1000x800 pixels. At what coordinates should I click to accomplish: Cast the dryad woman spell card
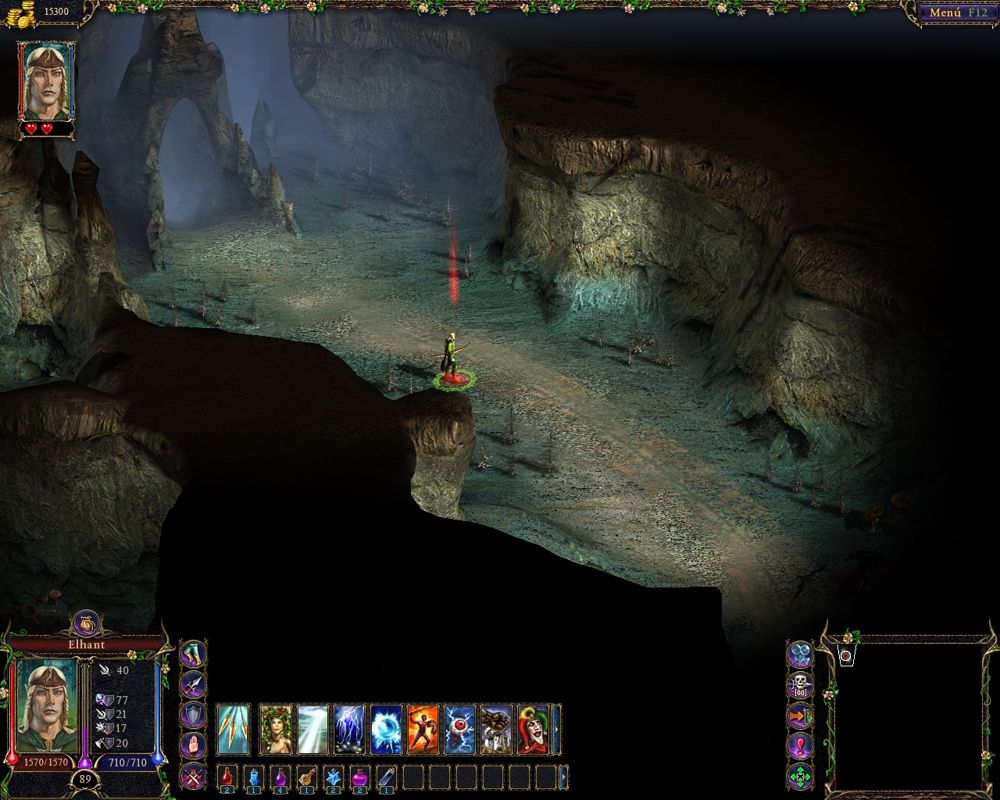(x=275, y=729)
